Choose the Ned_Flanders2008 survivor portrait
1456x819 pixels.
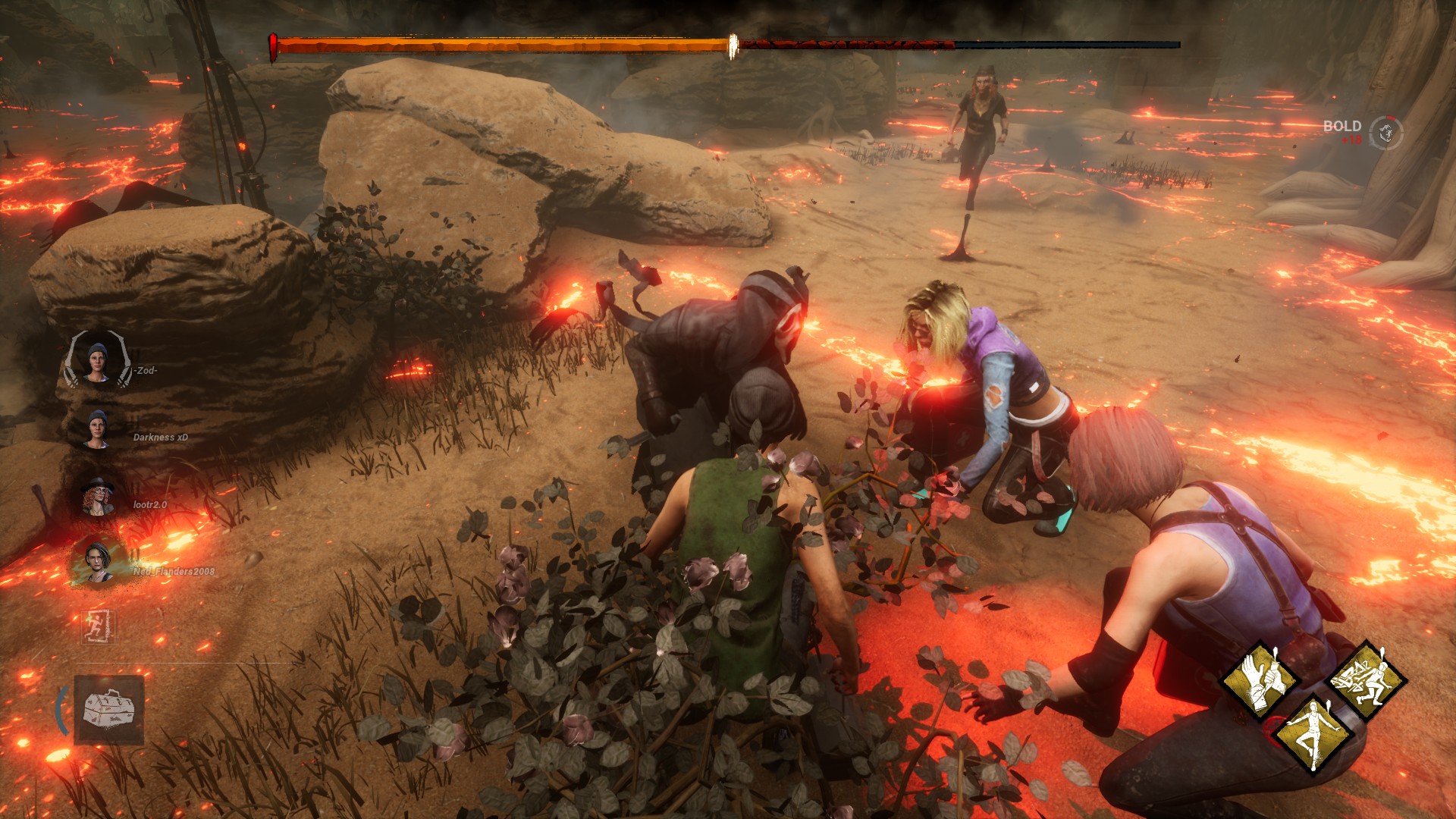[x=98, y=563]
